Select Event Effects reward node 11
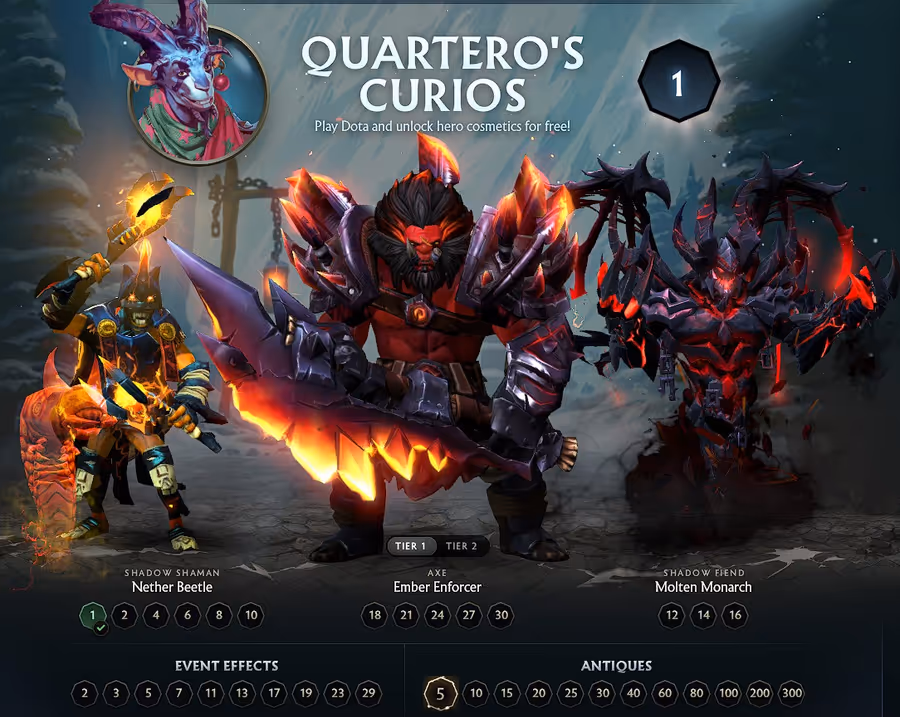The width and height of the screenshot is (900, 717). click(x=210, y=693)
